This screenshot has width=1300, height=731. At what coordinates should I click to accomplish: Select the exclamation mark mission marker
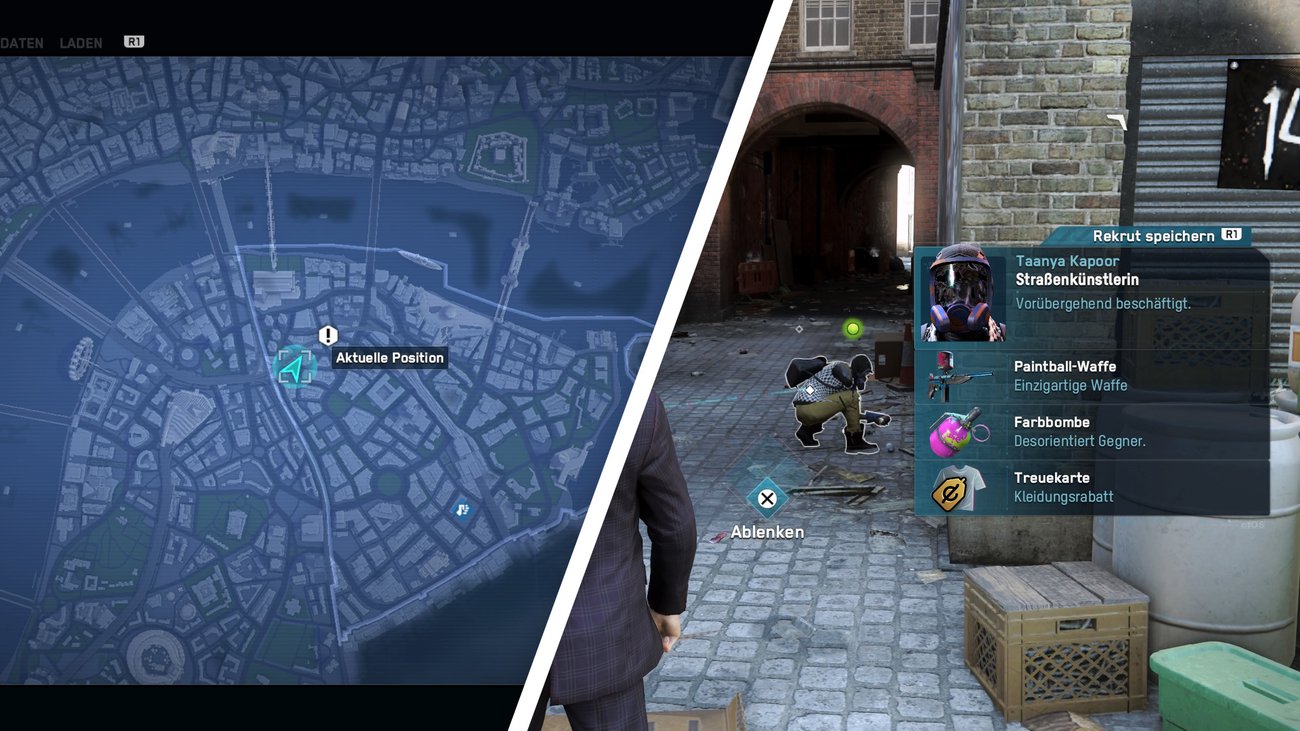coord(328,335)
